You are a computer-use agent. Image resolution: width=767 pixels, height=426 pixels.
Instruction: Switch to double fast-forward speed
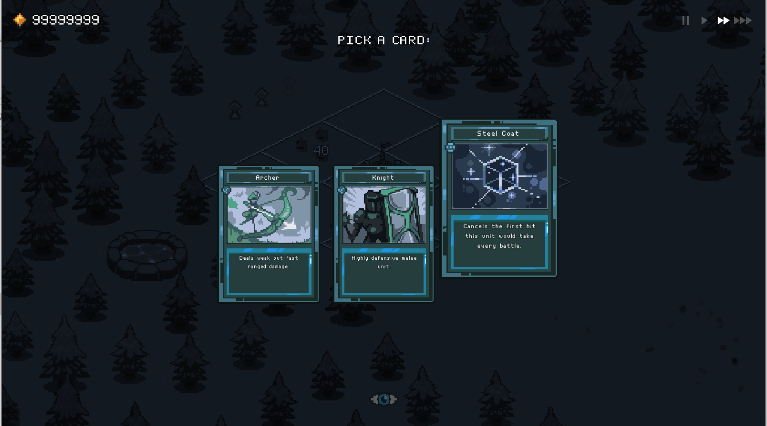(x=723, y=20)
